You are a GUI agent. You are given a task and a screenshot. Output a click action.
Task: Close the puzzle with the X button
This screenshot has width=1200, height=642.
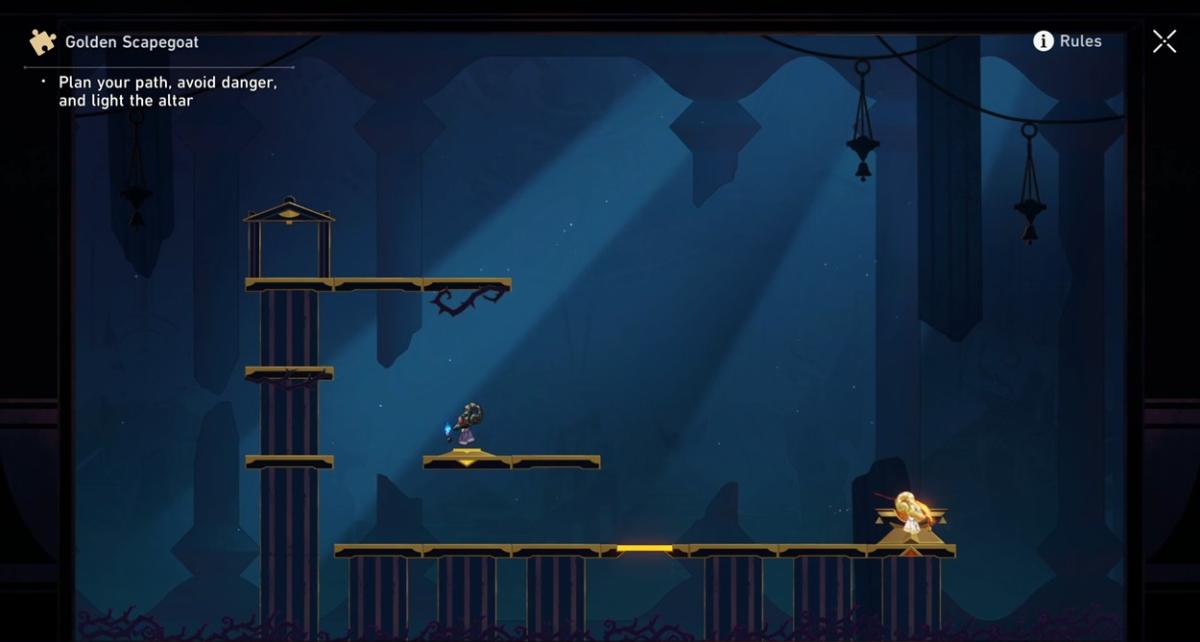point(1164,41)
